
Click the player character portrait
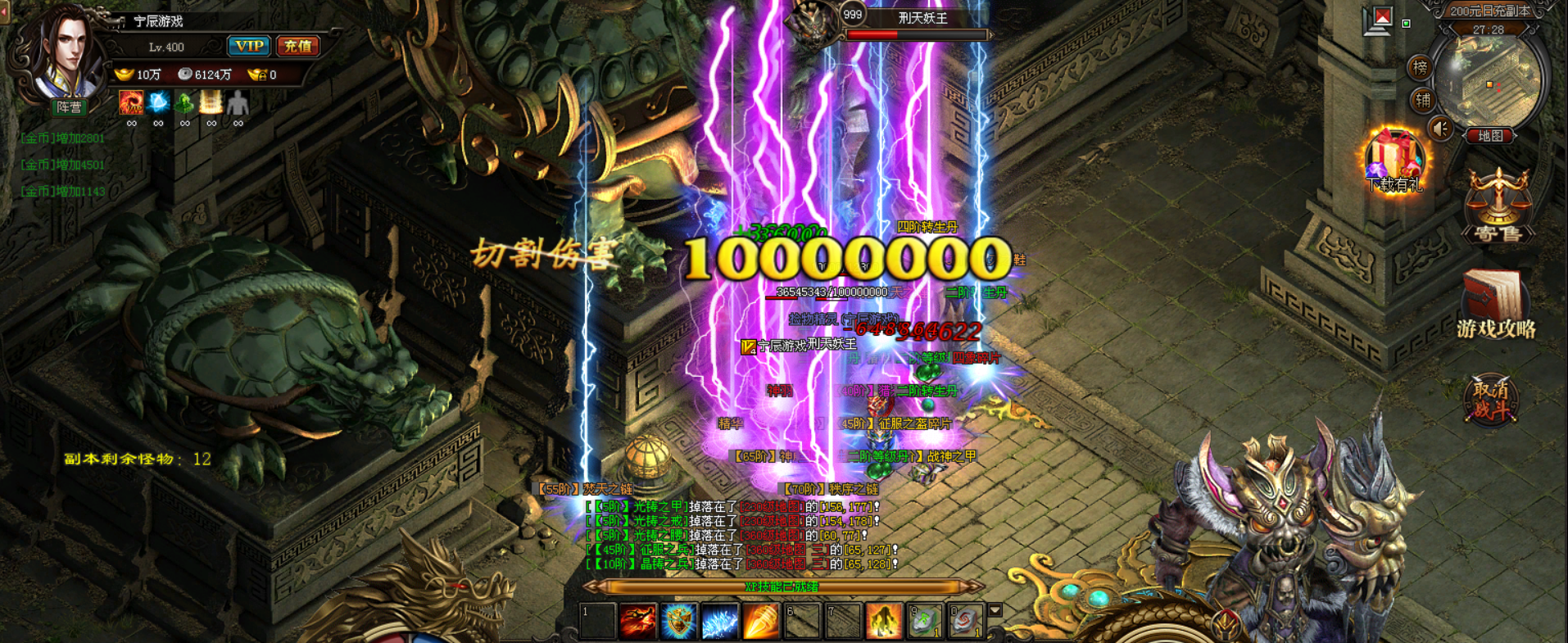66,56
